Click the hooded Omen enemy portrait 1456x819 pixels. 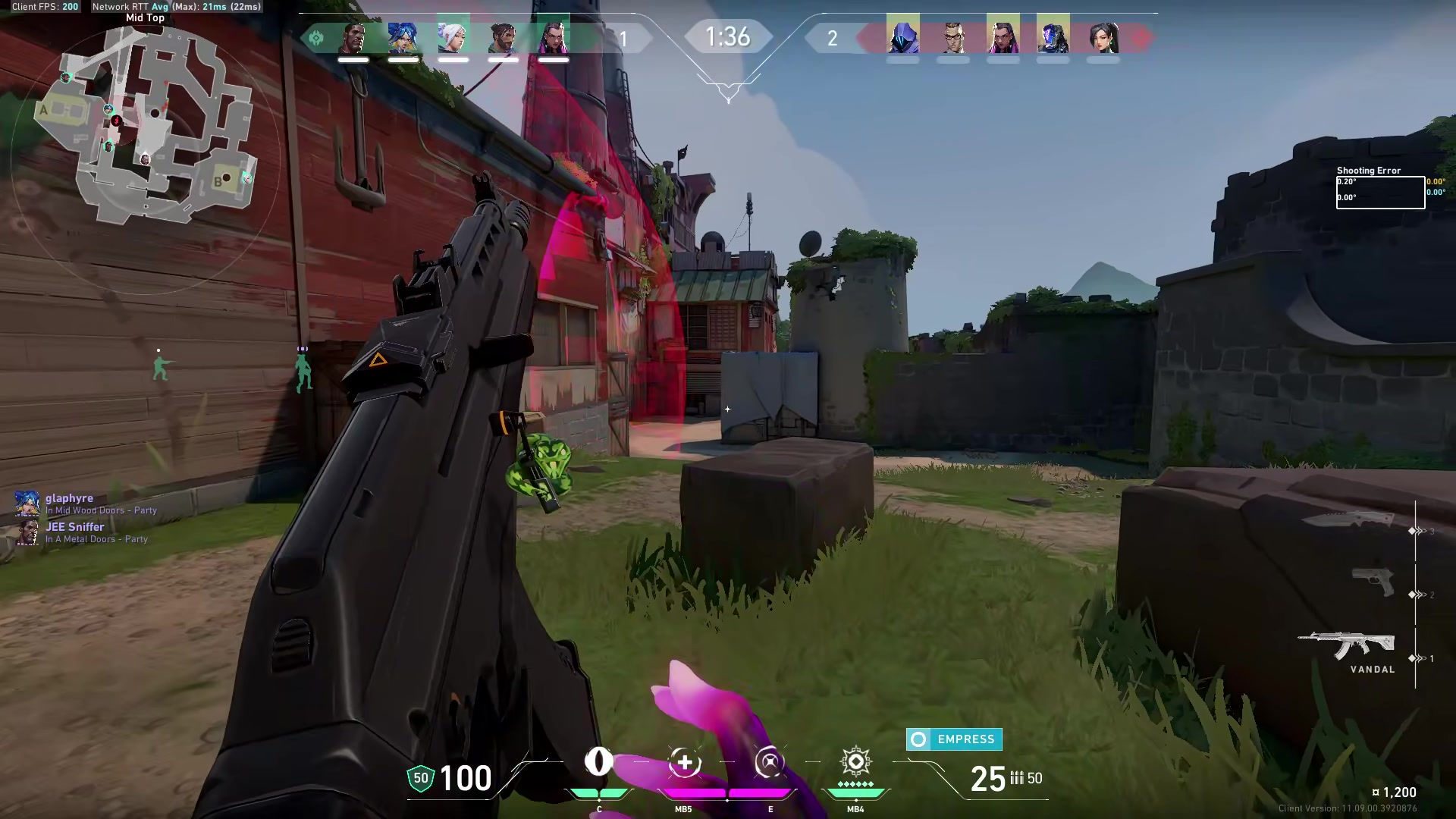pyautogui.click(x=902, y=36)
